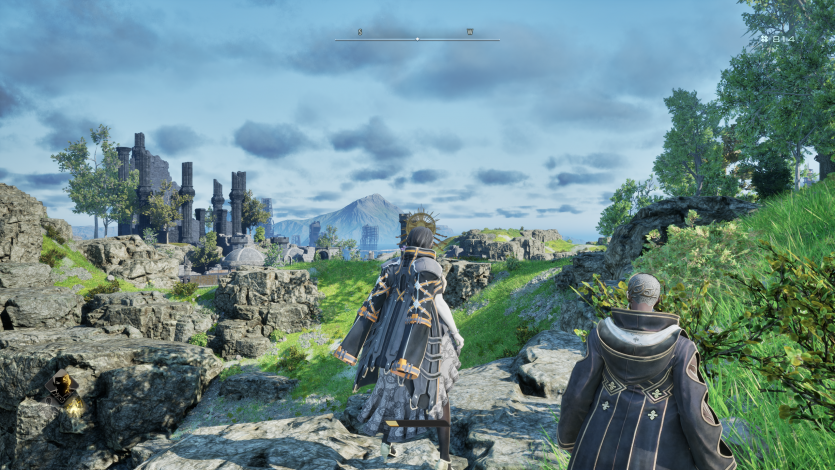Select the diamond-shaped golden figure icon

pos(63,383)
